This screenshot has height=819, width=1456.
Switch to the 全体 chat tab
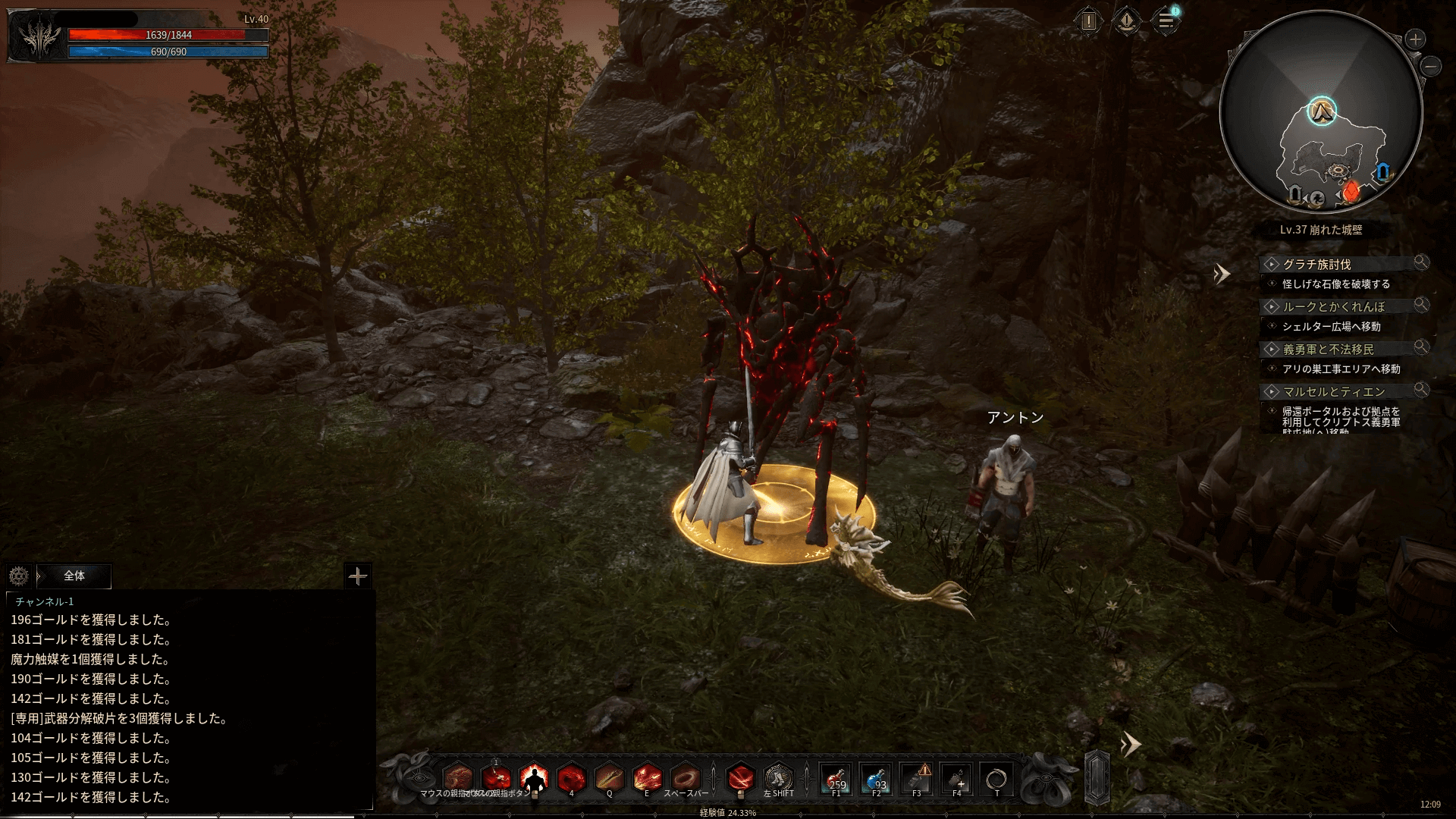click(74, 576)
